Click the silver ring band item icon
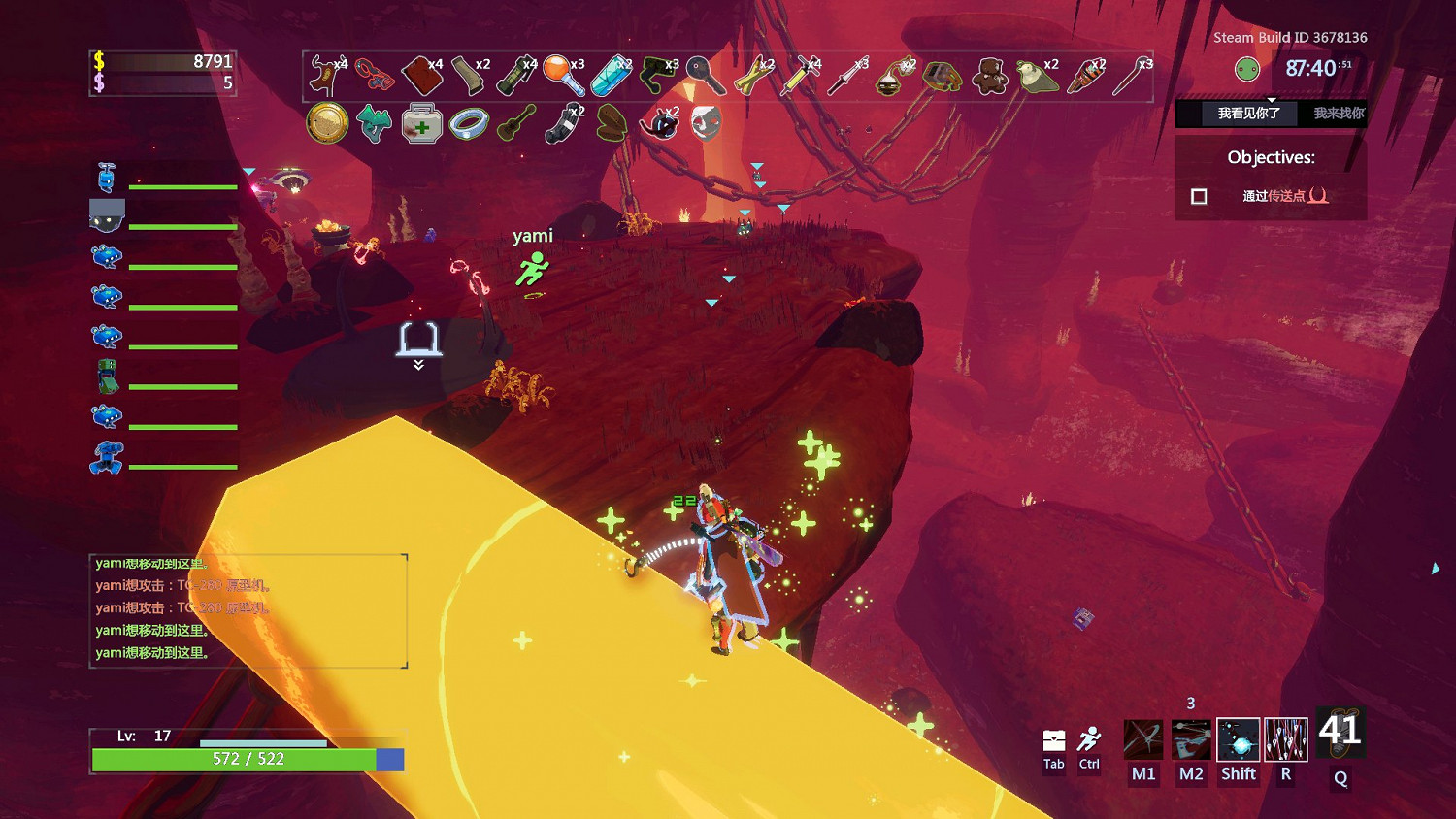This screenshot has height=819, width=1456. (469, 124)
